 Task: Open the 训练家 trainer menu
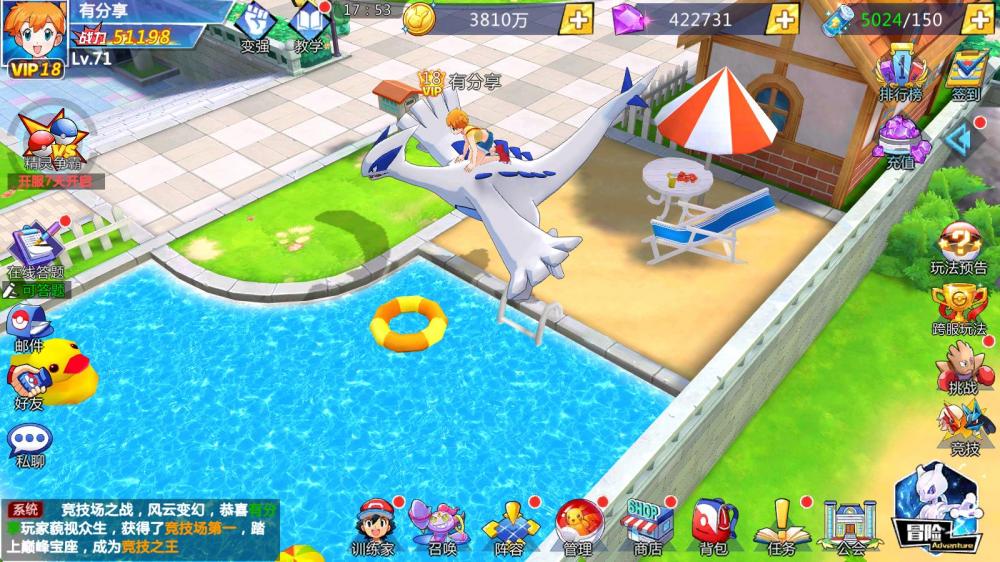(373, 523)
